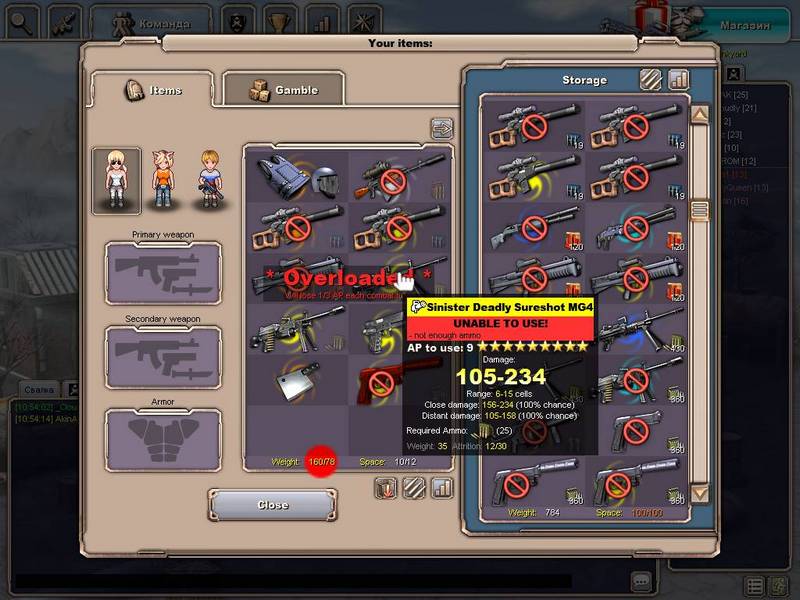The image size is (800, 600).
Task: Pick the character holding a rifle
Action: pos(208,180)
